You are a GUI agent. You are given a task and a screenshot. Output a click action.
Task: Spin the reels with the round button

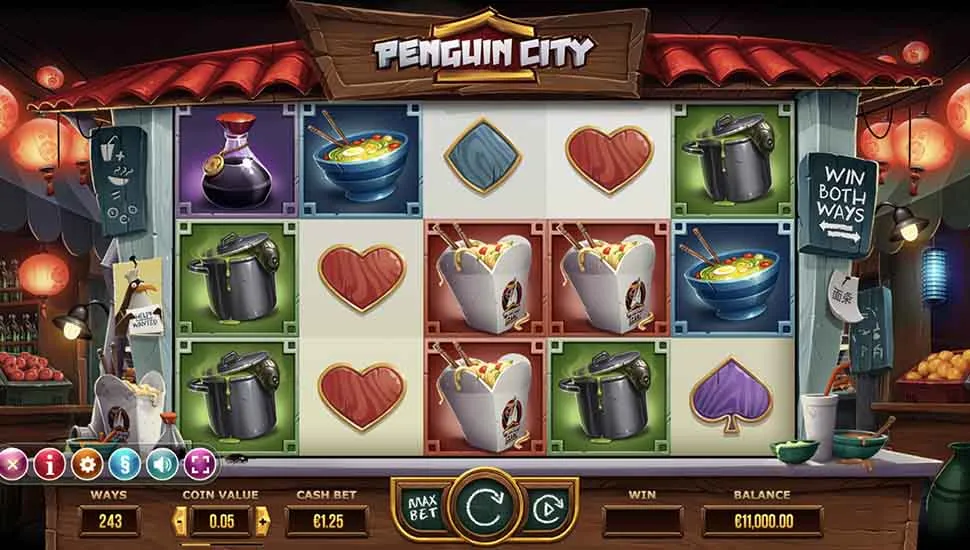[x=486, y=509]
